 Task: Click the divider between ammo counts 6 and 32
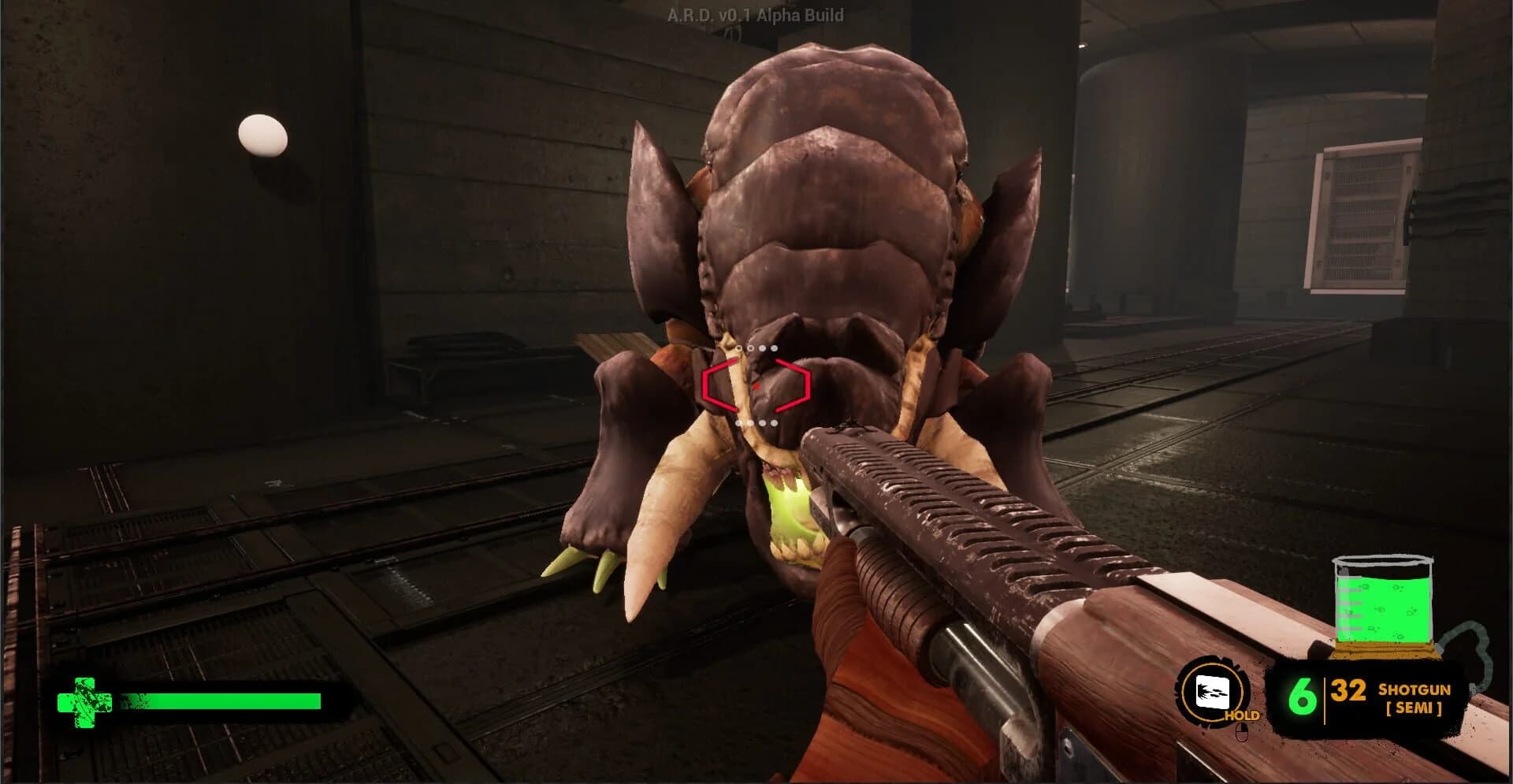(1325, 699)
